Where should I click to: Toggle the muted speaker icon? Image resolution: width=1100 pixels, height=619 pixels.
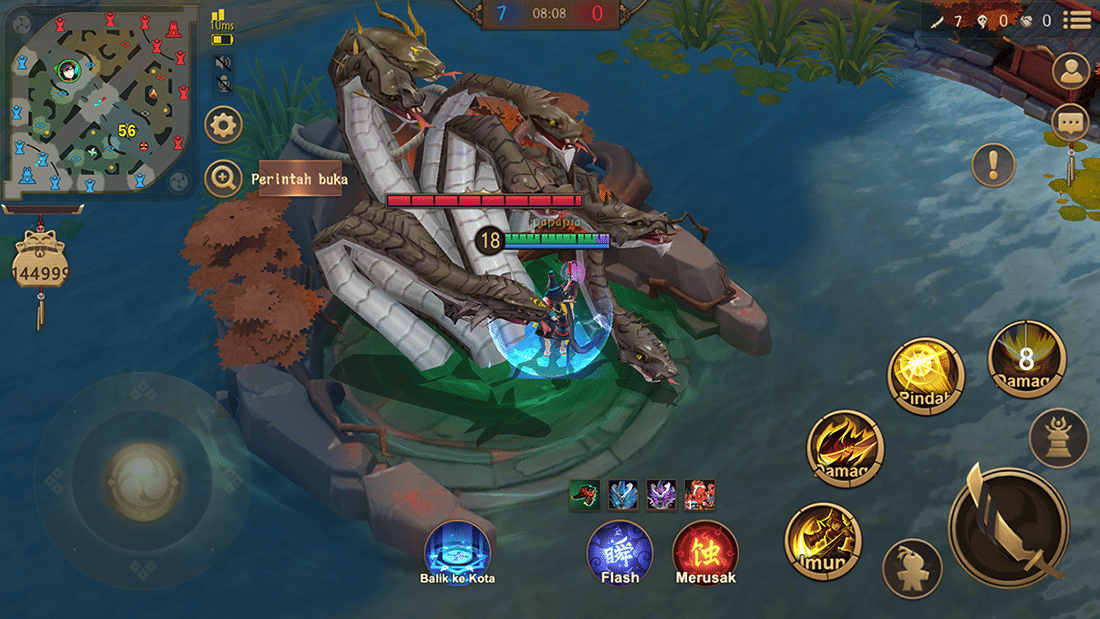(223, 64)
